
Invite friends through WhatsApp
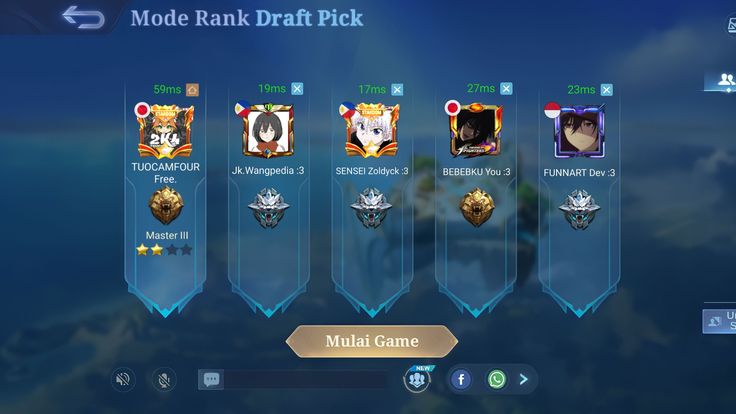497,379
